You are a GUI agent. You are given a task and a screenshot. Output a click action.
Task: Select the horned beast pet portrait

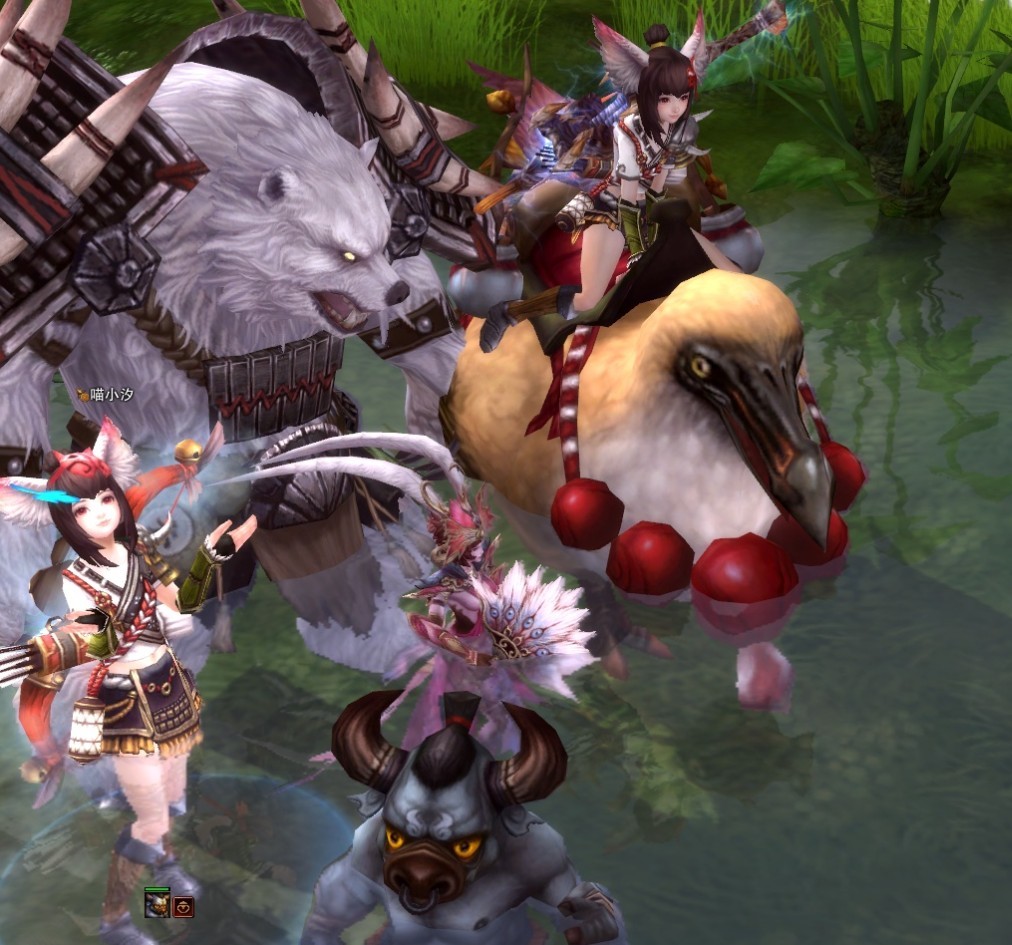(156, 906)
